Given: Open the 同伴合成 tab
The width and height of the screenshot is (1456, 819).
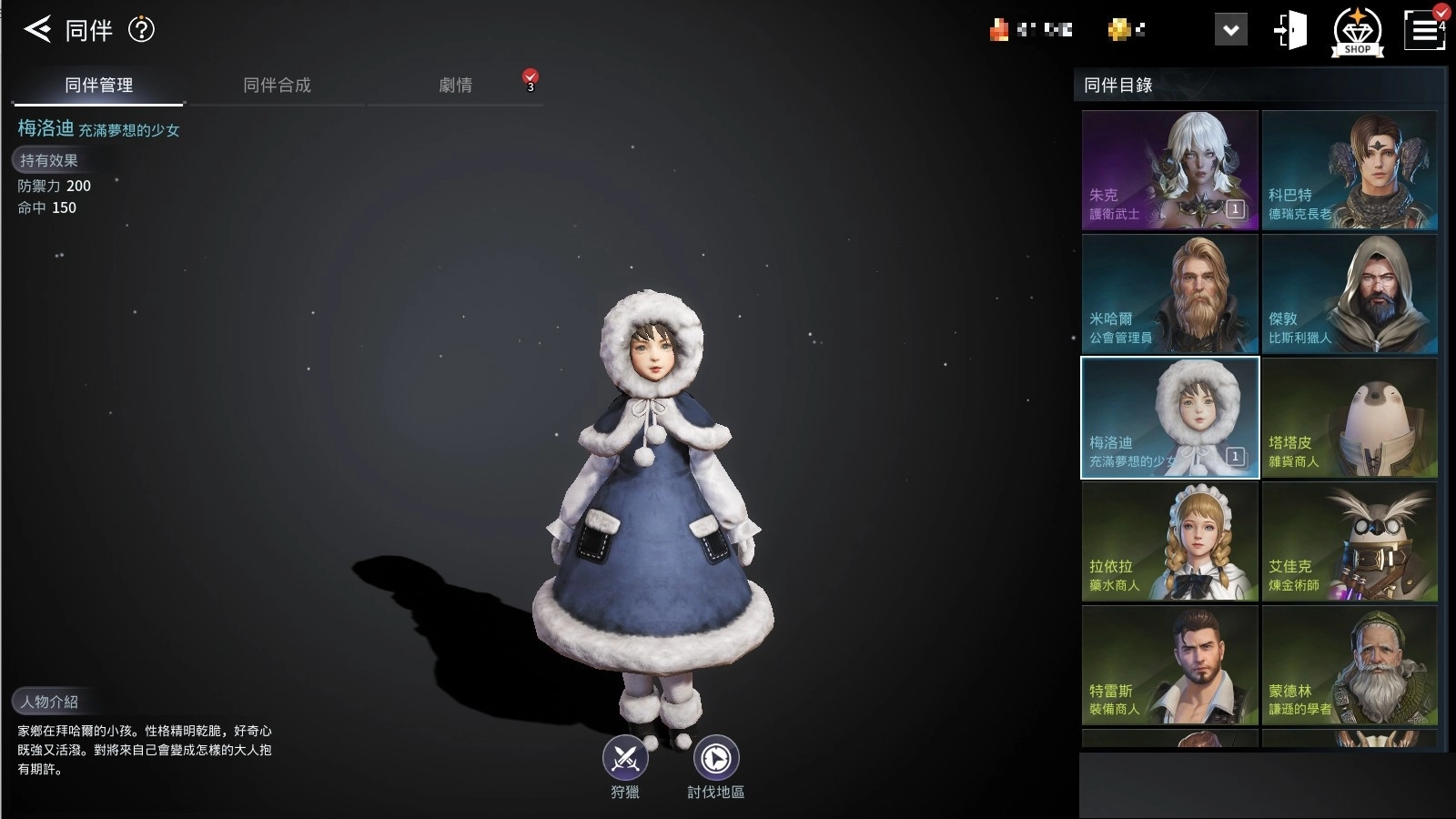Looking at the screenshot, I should (277, 86).
